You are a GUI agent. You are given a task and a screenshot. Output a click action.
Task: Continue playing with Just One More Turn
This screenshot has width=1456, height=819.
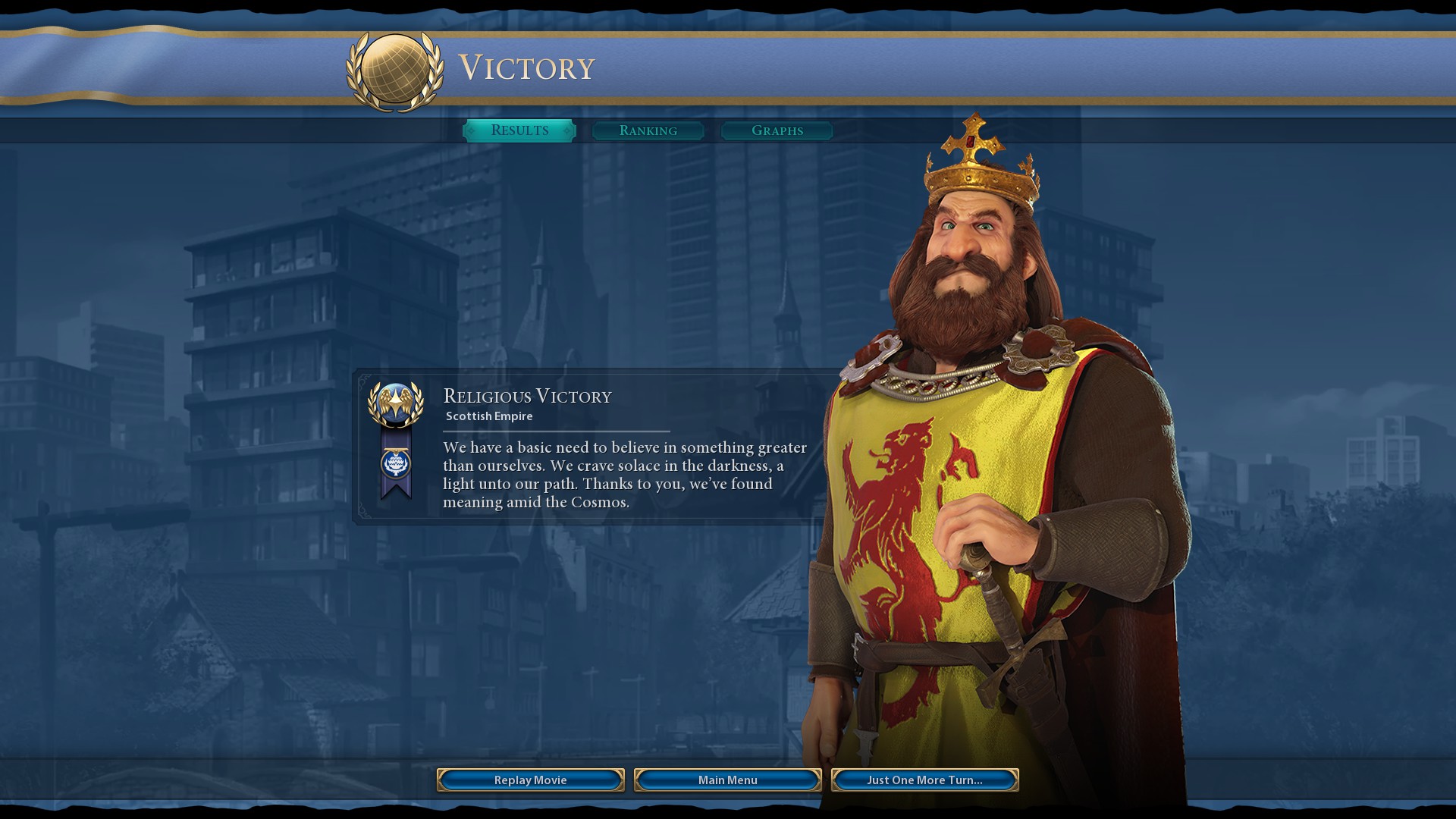pyautogui.click(x=926, y=780)
